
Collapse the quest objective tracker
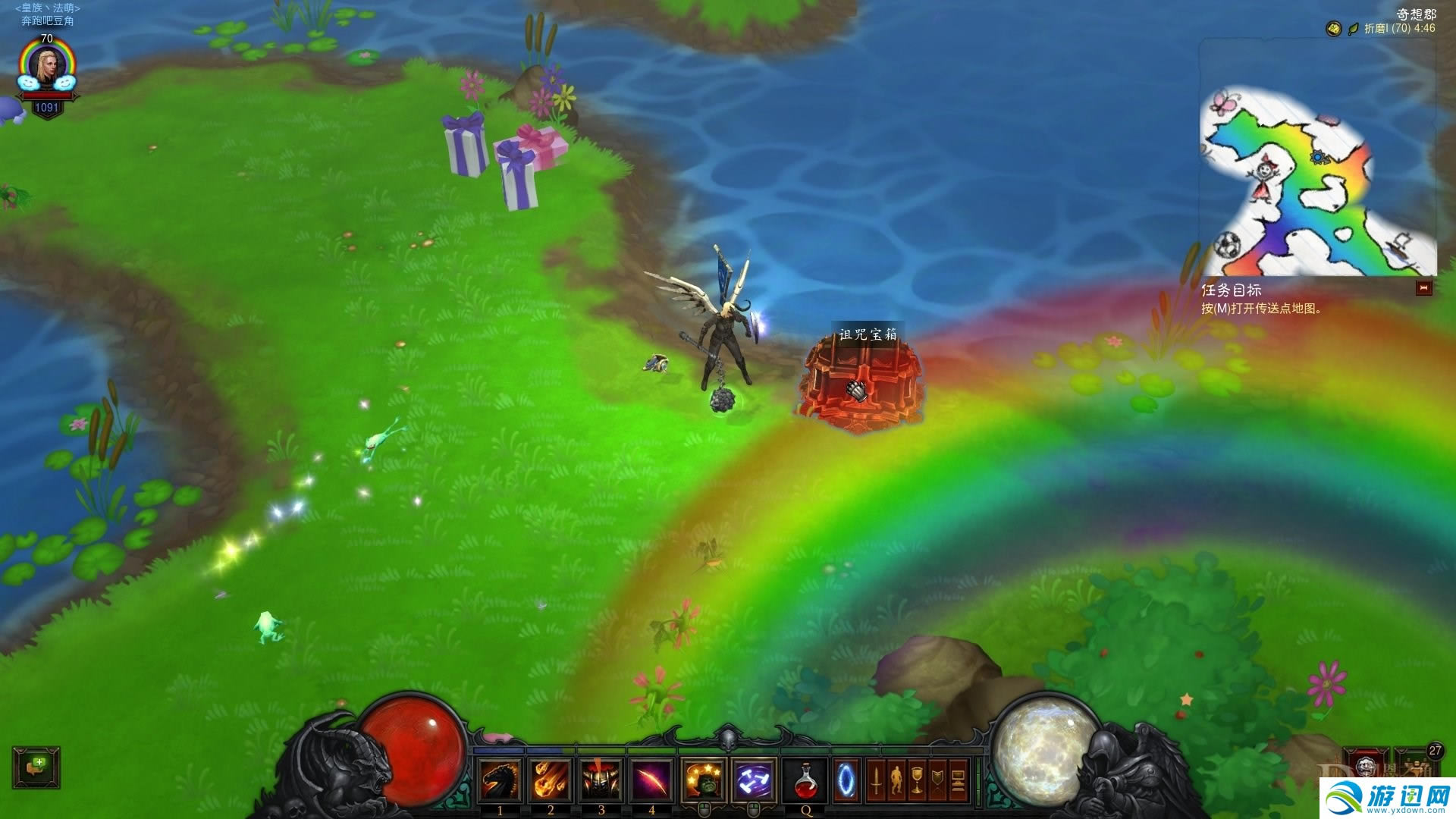(1423, 288)
